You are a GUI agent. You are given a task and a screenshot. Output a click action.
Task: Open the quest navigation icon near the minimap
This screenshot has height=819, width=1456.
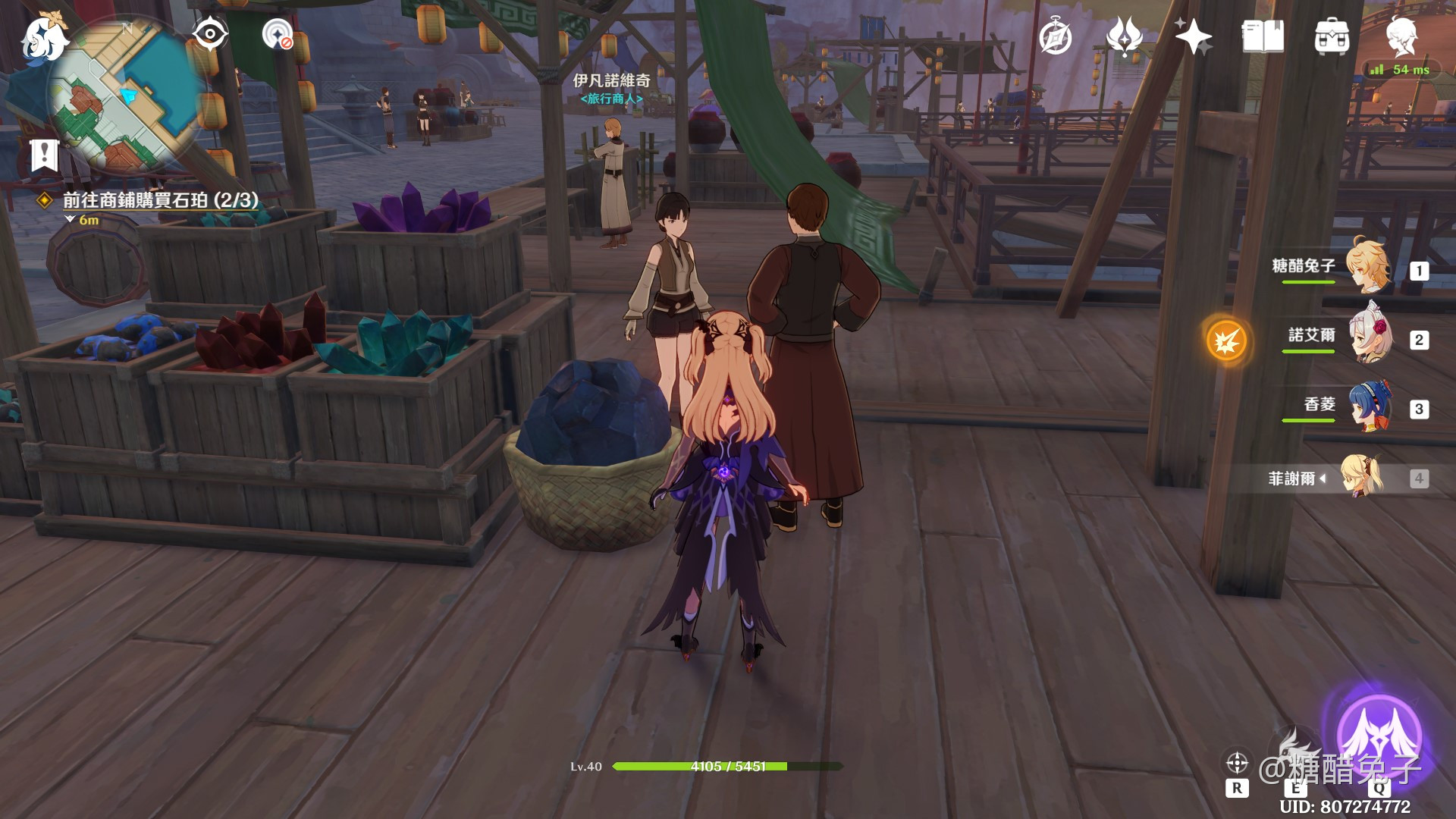(x=278, y=34)
